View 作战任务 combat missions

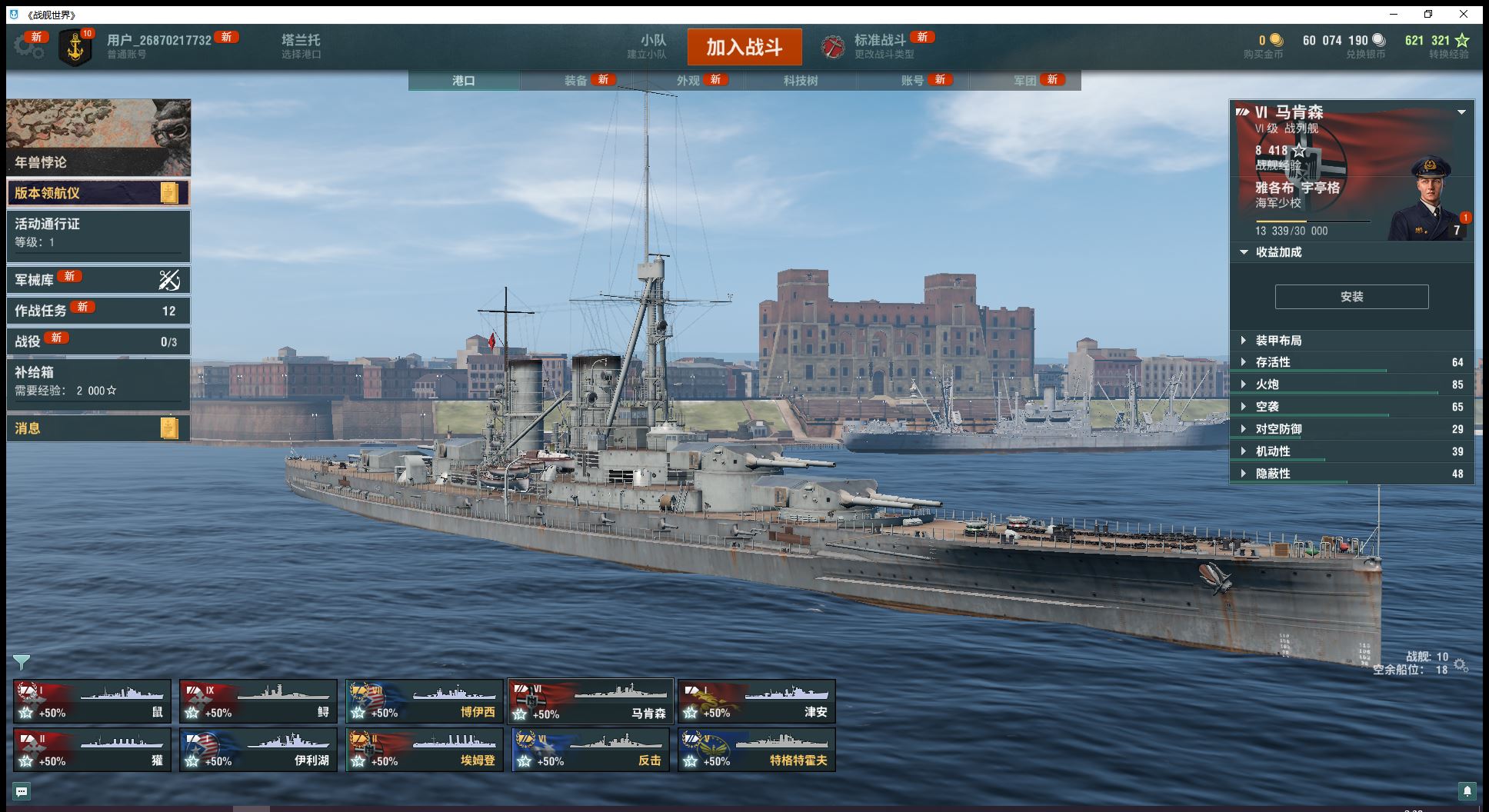click(x=98, y=311)
